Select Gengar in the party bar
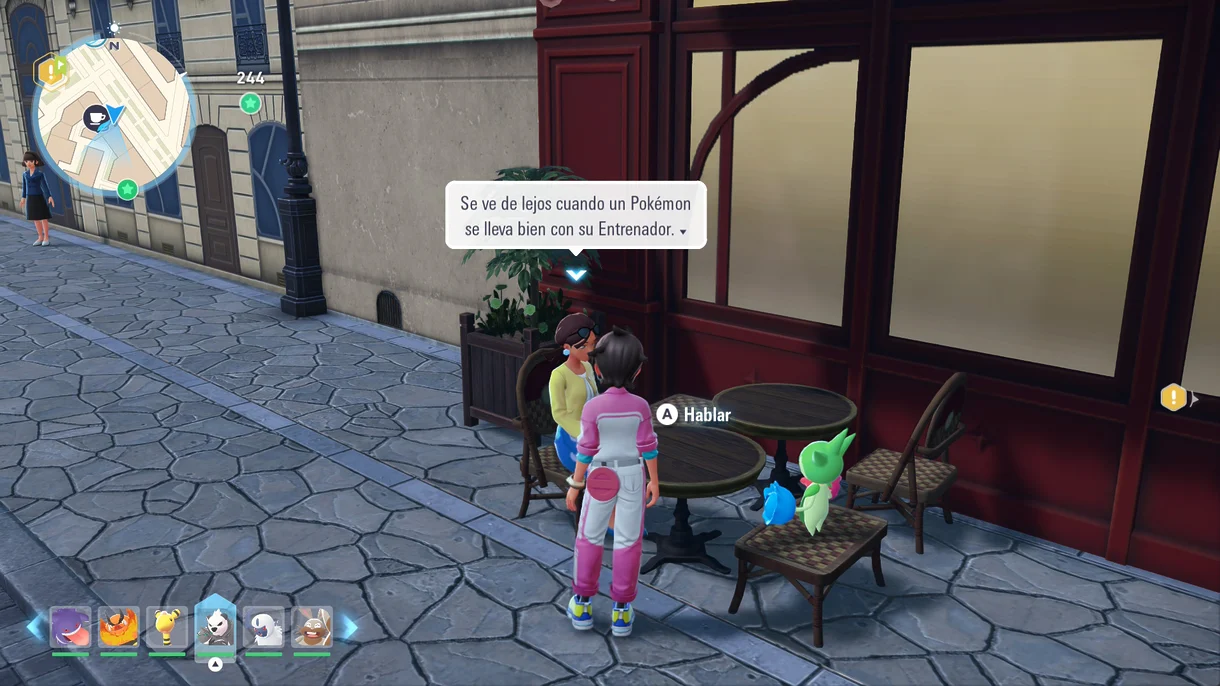Image resolution: width=1220 pixels, height=686 pixels. tap(70, 627)
